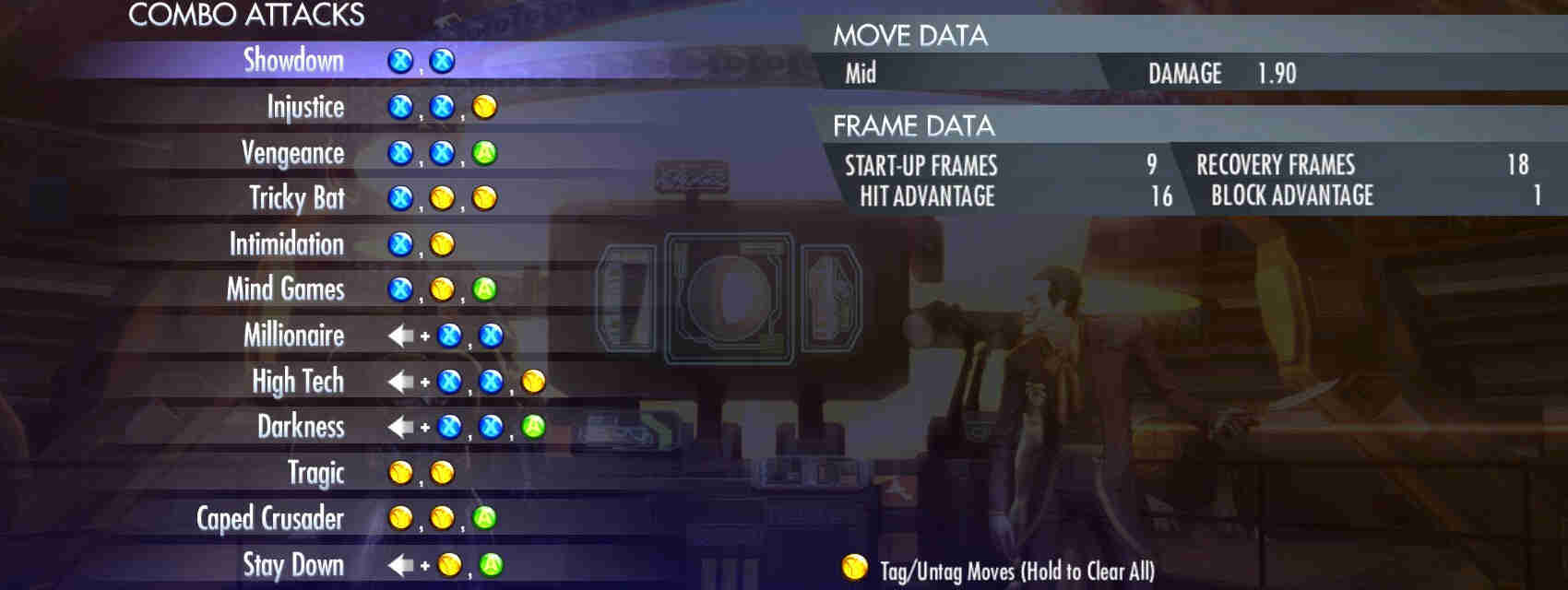This screenshot has height=590, width=1568.
Task: Highlight the Tragic combo entry
Action: coord(315,473)
